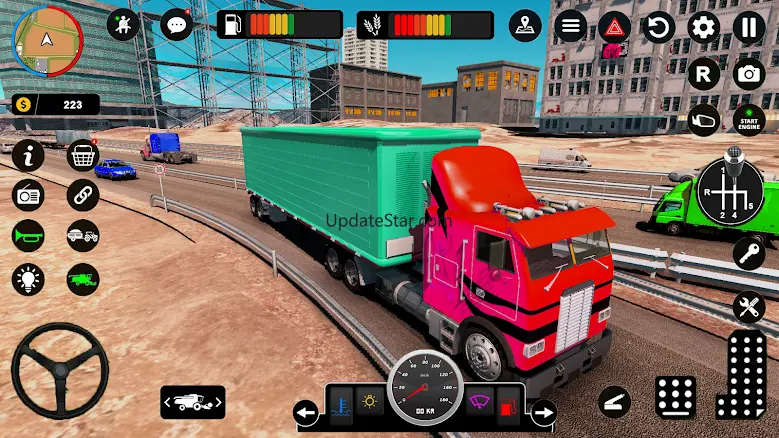The image size is (779, 438).
Task: Toggle the light bulb headlights
Action: click(29, 278)
